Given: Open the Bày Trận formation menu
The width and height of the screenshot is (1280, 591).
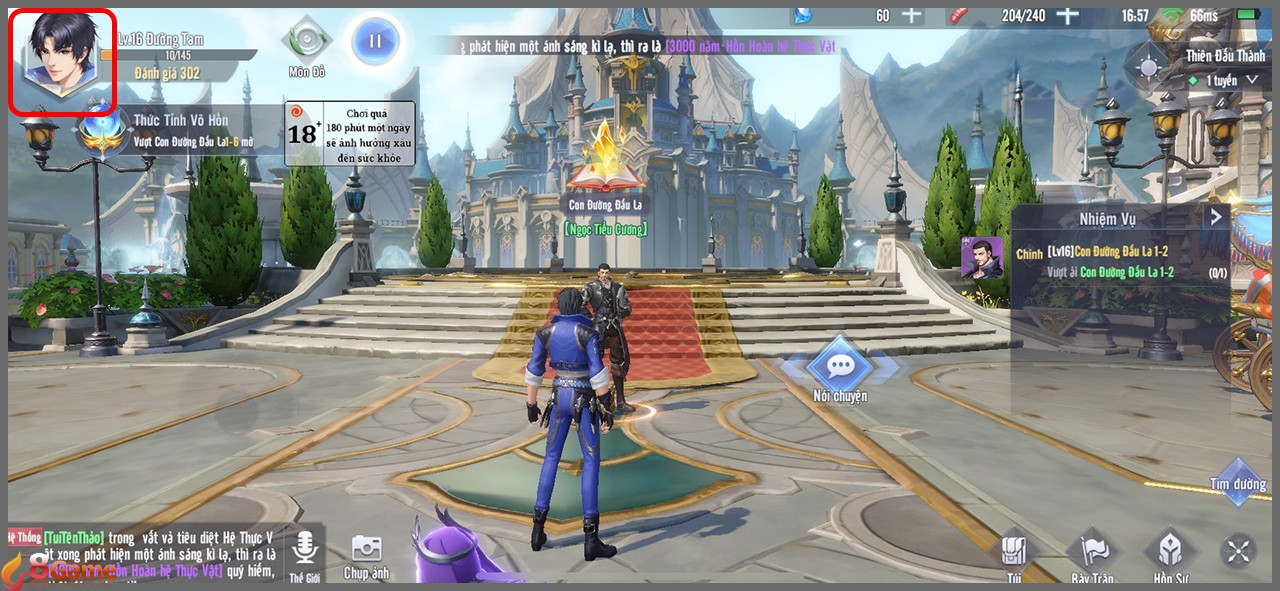Looking at the screenshot, I should (1092, 553).
